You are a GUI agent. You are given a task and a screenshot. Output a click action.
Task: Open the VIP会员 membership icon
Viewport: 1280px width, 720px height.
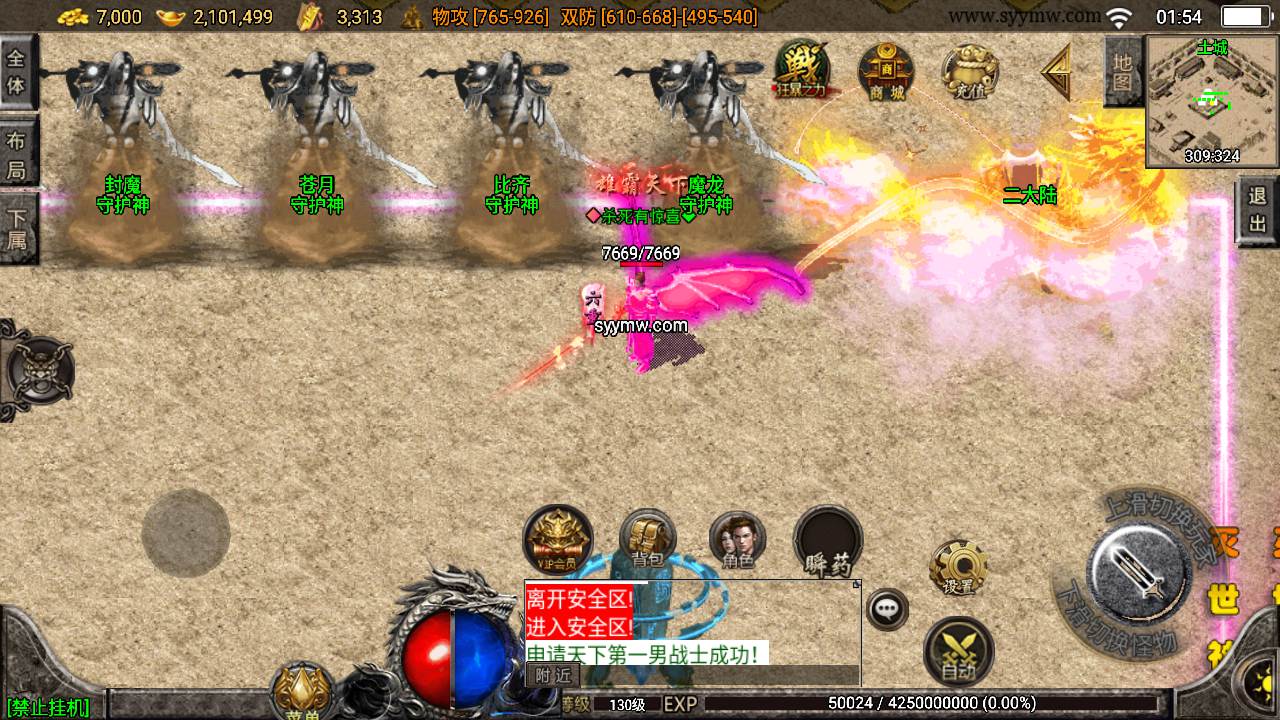click(557, 540)
